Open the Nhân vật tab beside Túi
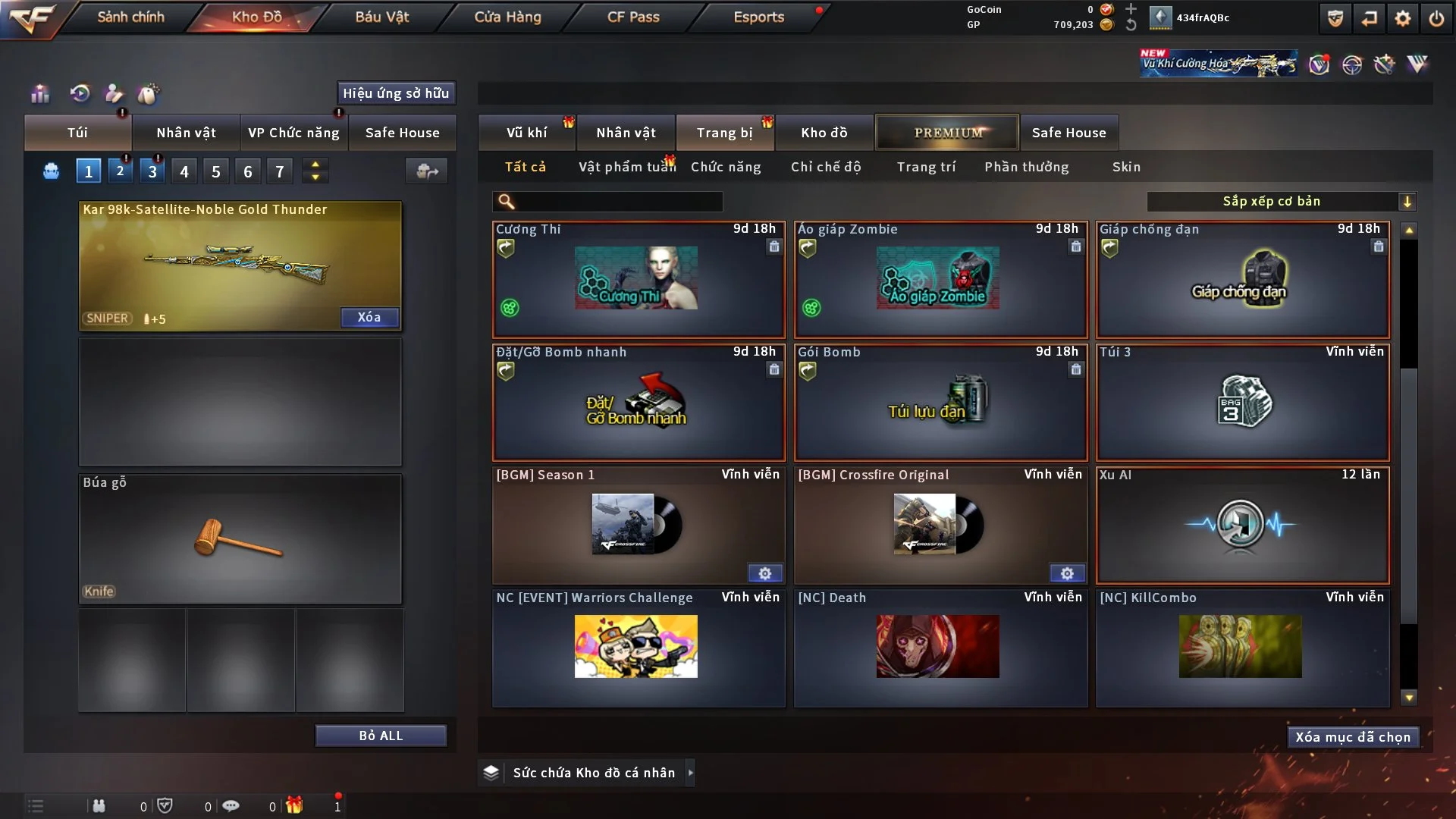The image size is (1456, 819). point(186,133)
